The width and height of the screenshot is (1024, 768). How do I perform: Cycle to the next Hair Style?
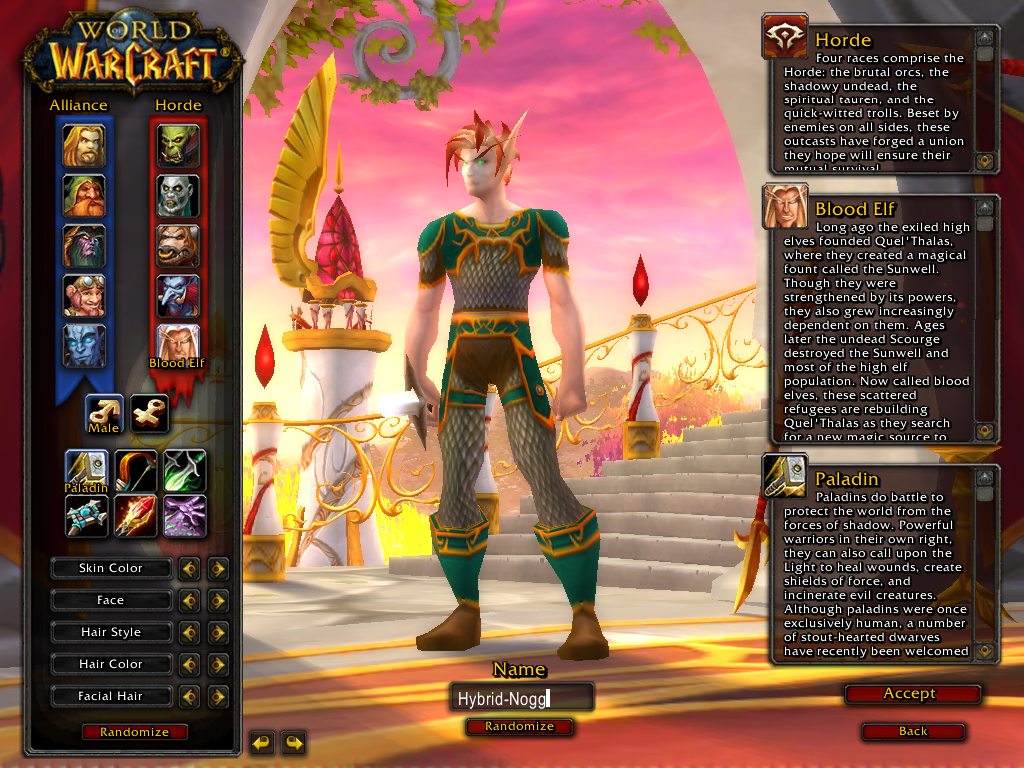218,633
